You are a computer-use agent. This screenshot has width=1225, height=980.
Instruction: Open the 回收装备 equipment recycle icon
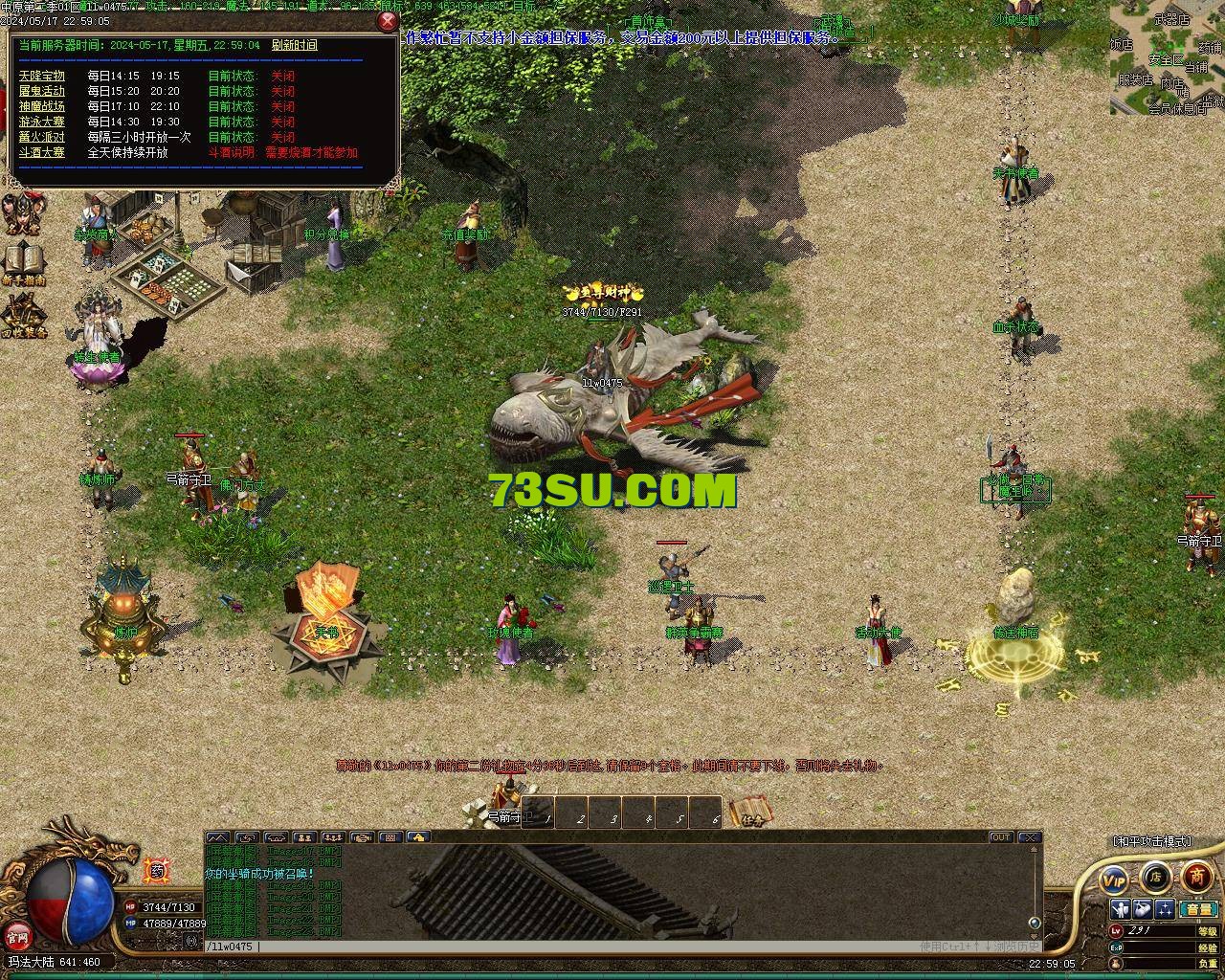pos(23,316)
